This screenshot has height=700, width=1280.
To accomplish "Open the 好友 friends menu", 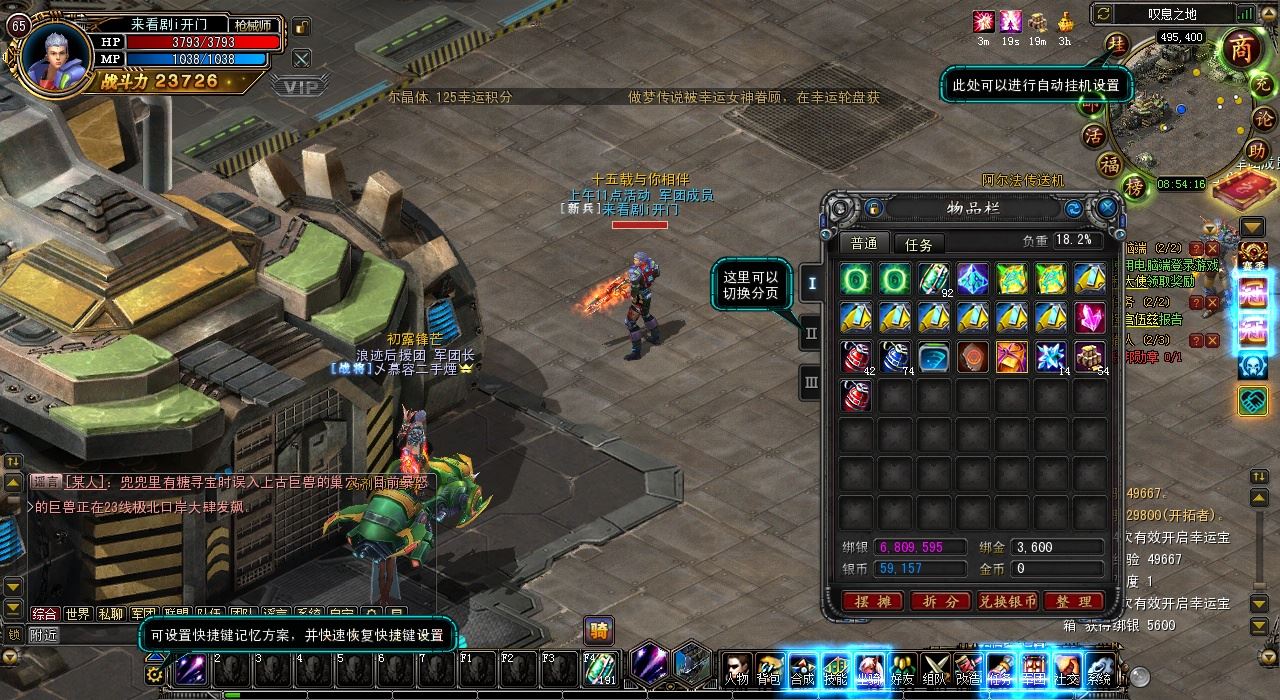I will tap(903, 668).
